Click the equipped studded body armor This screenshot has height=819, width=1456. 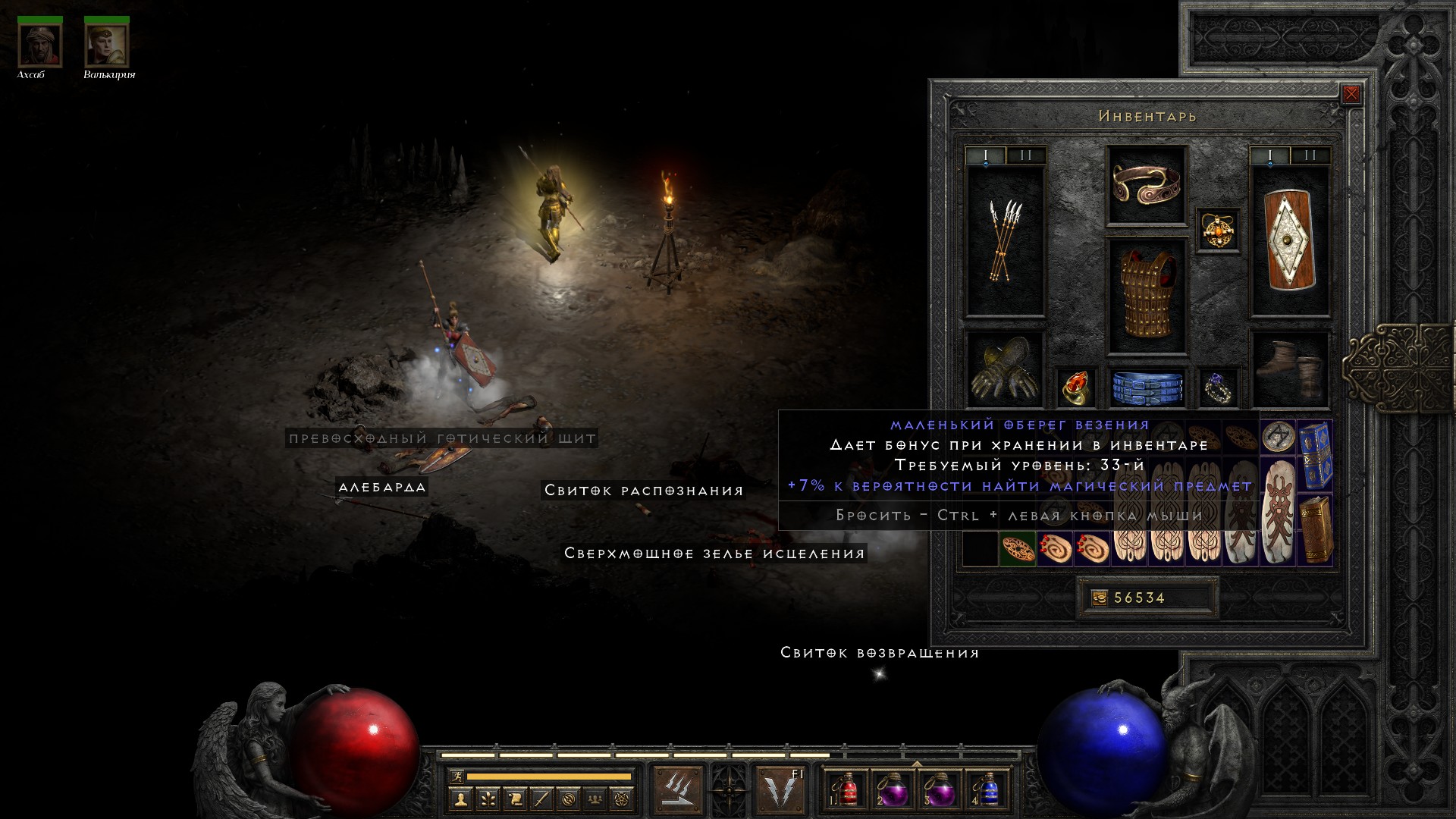pos(1146,297)
